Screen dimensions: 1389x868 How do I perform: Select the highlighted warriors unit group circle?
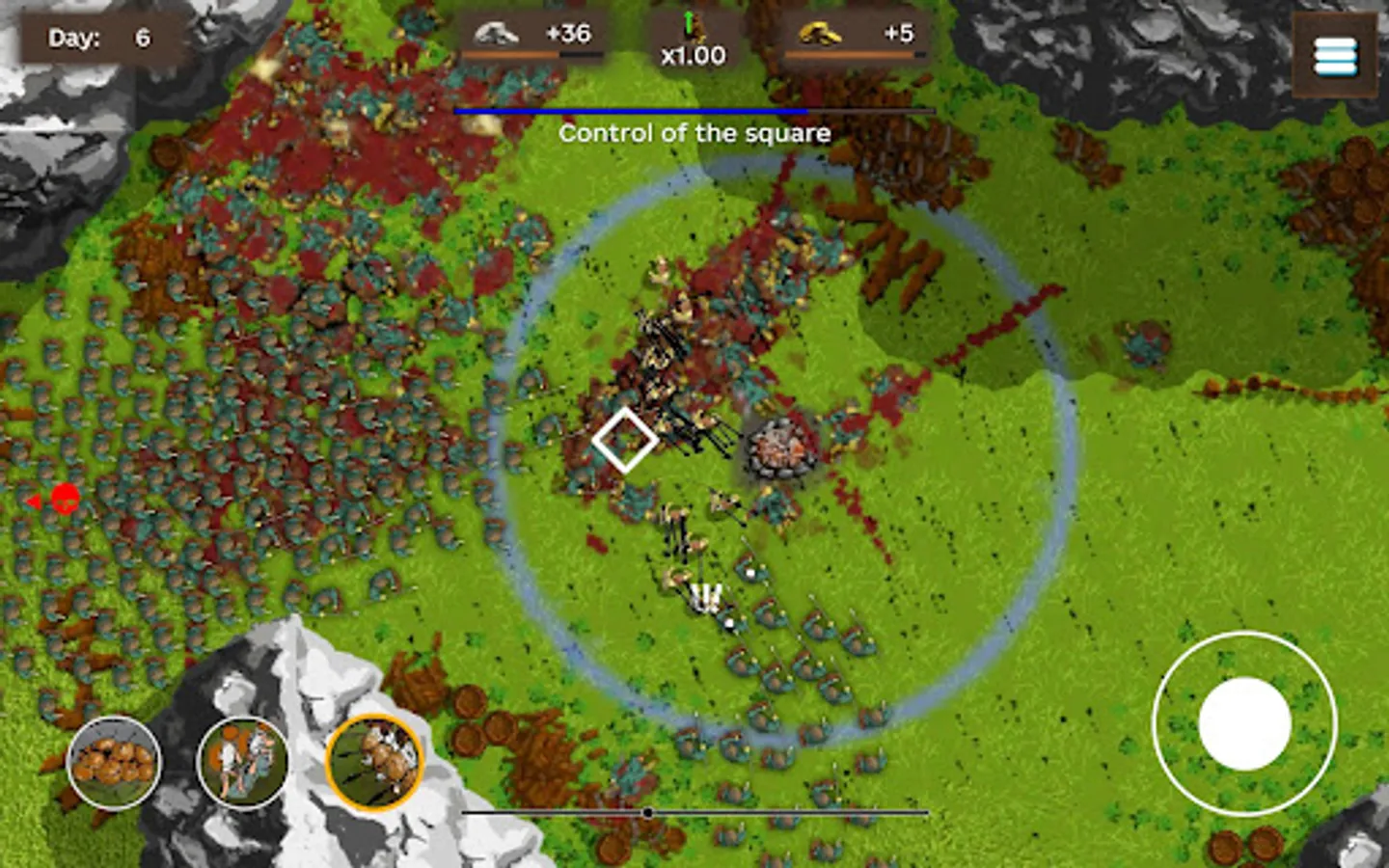[374, 762]
